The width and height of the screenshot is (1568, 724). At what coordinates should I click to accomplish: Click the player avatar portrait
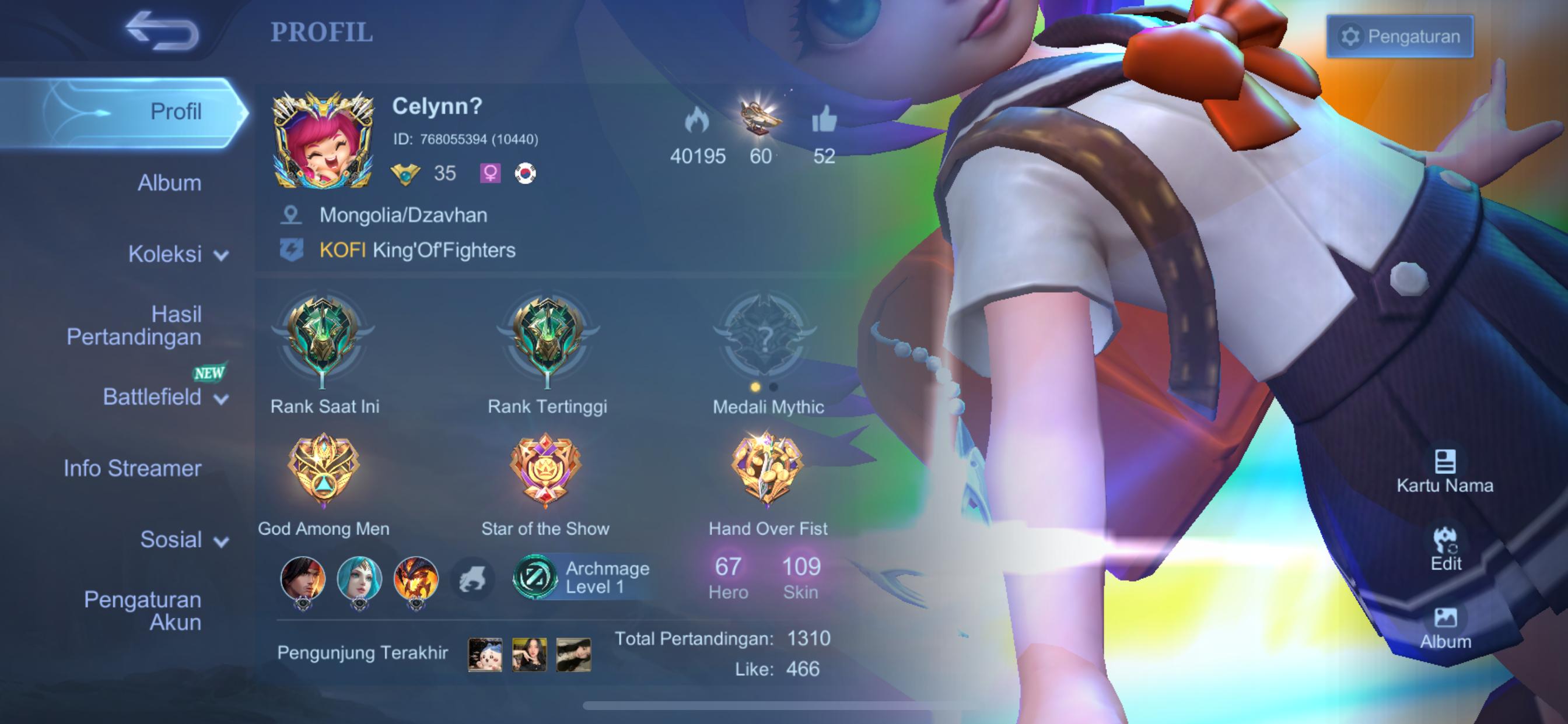(x=323, y=141)
